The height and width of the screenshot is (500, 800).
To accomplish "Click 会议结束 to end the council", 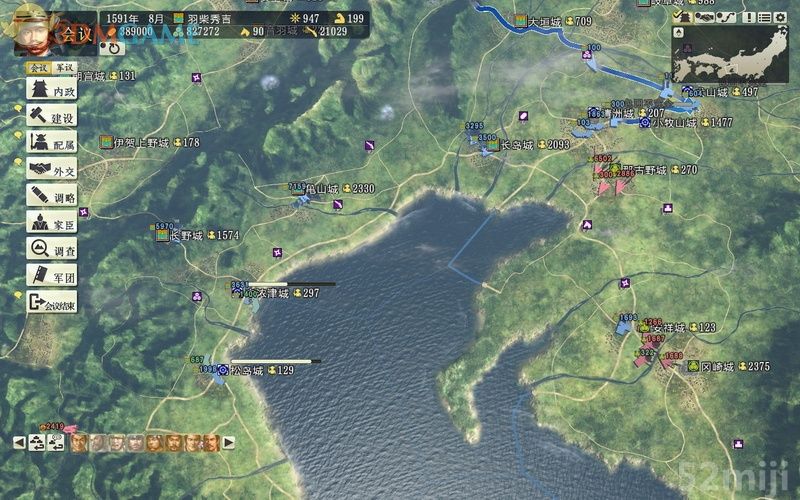I will 51,302.
